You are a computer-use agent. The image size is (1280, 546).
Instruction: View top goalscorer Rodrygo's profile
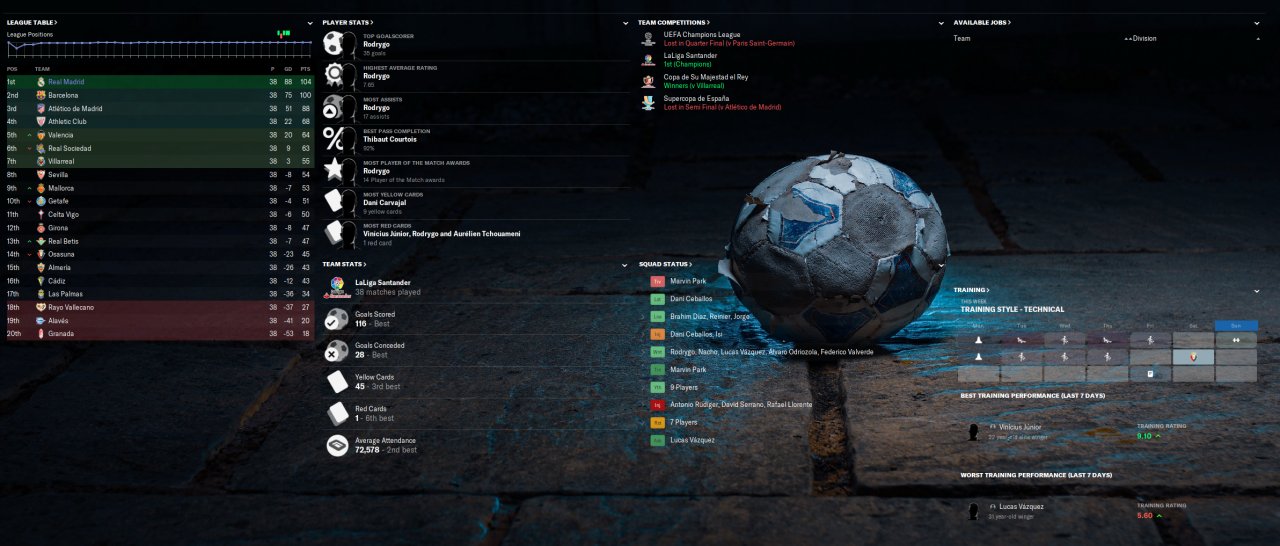[376, 44]
